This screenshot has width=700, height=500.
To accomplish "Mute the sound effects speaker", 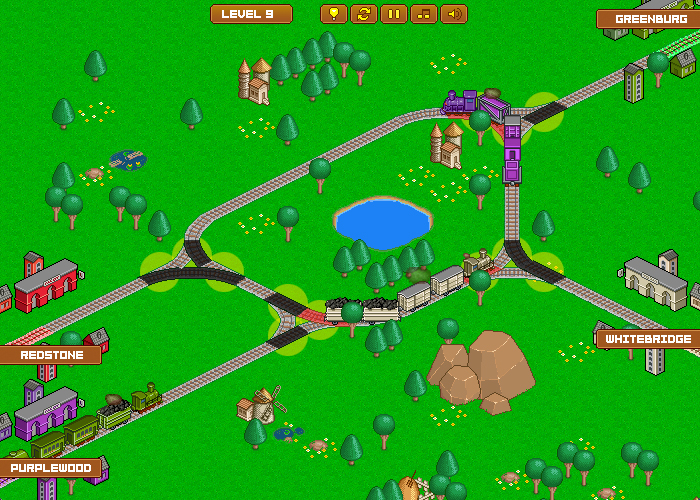I will click(454, 14).
